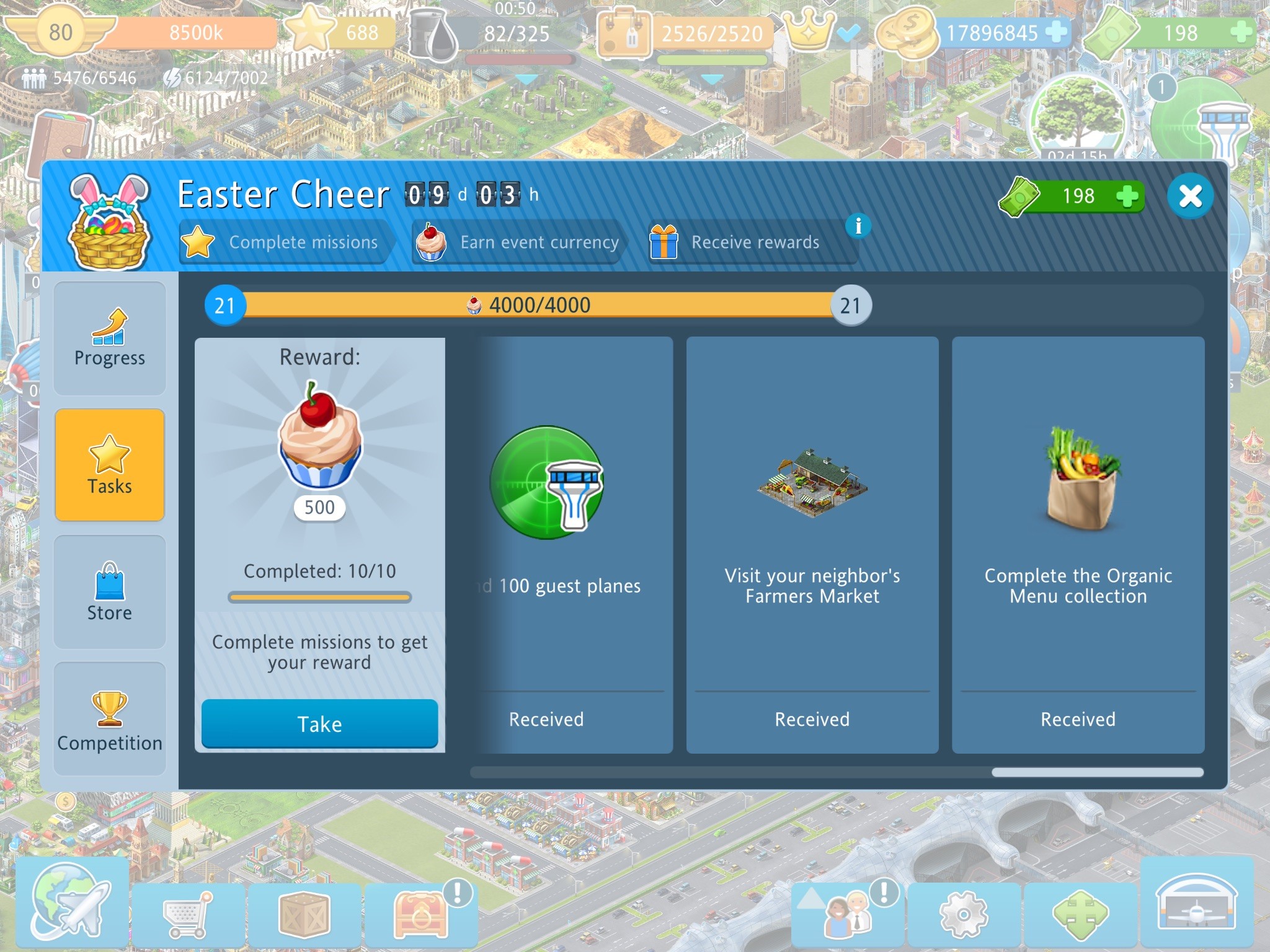The height and width of the screenshot is (952, 1270).
Task: Show the Competition tab
Action: tap(110, 719)
